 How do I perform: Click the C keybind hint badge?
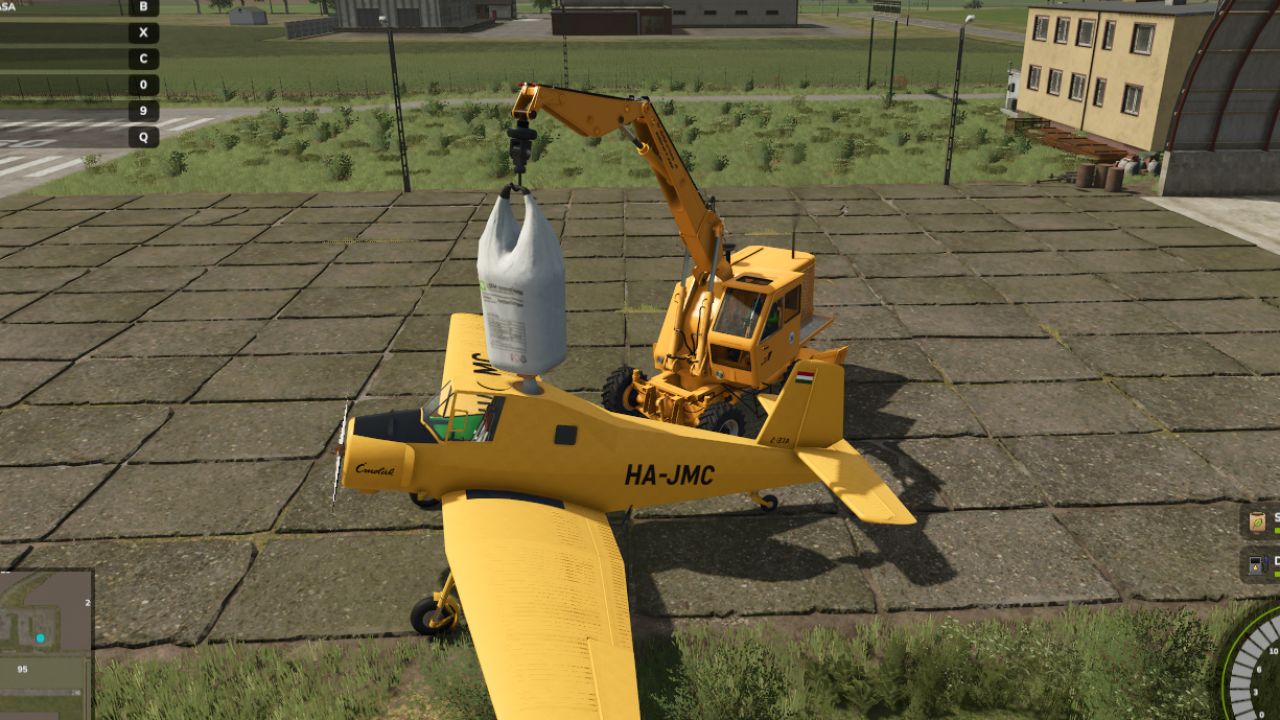pyautogui.click(x=143, y=58)
